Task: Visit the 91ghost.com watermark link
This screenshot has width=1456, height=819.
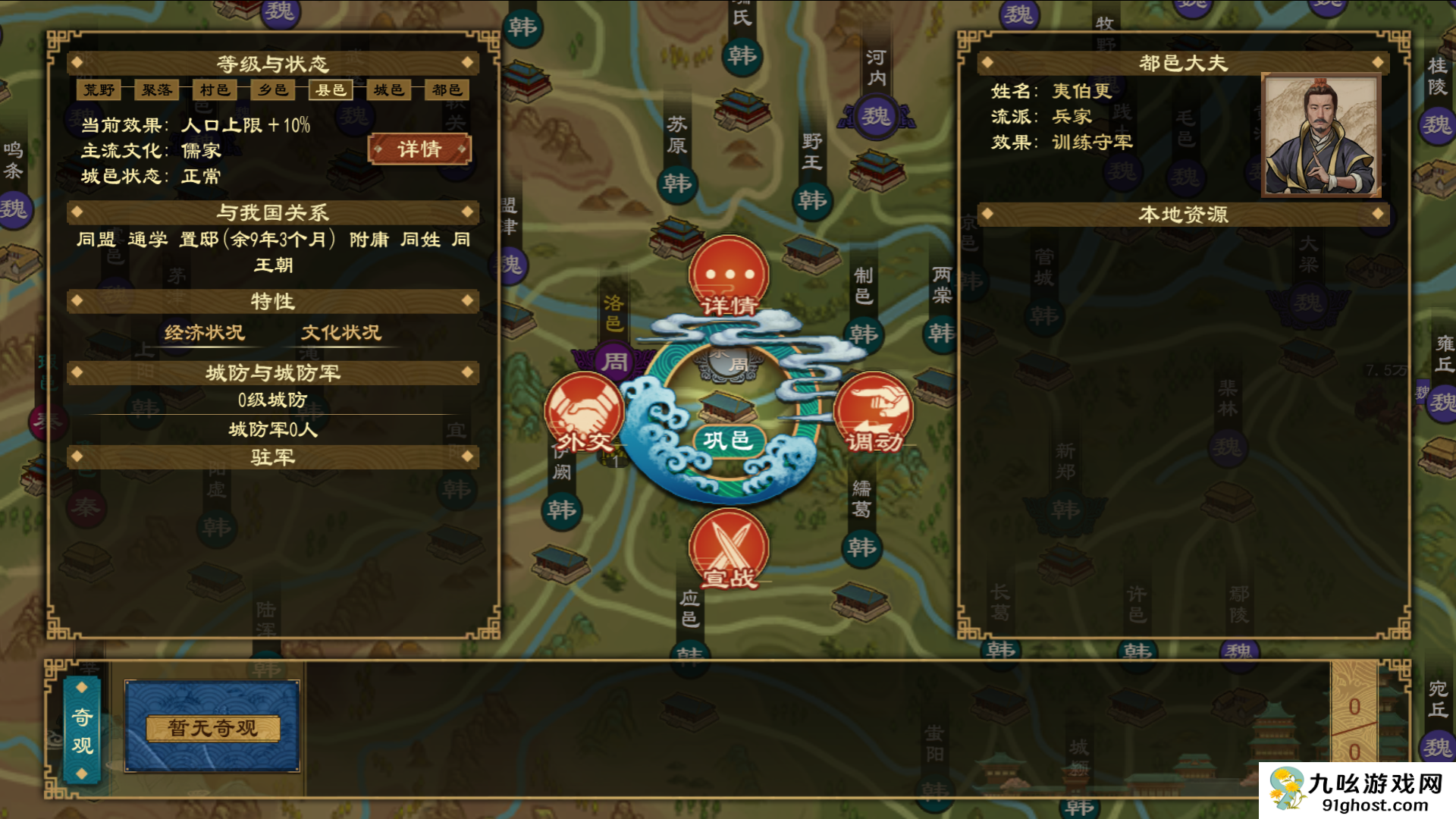Action: click(x=1357, y=791)
